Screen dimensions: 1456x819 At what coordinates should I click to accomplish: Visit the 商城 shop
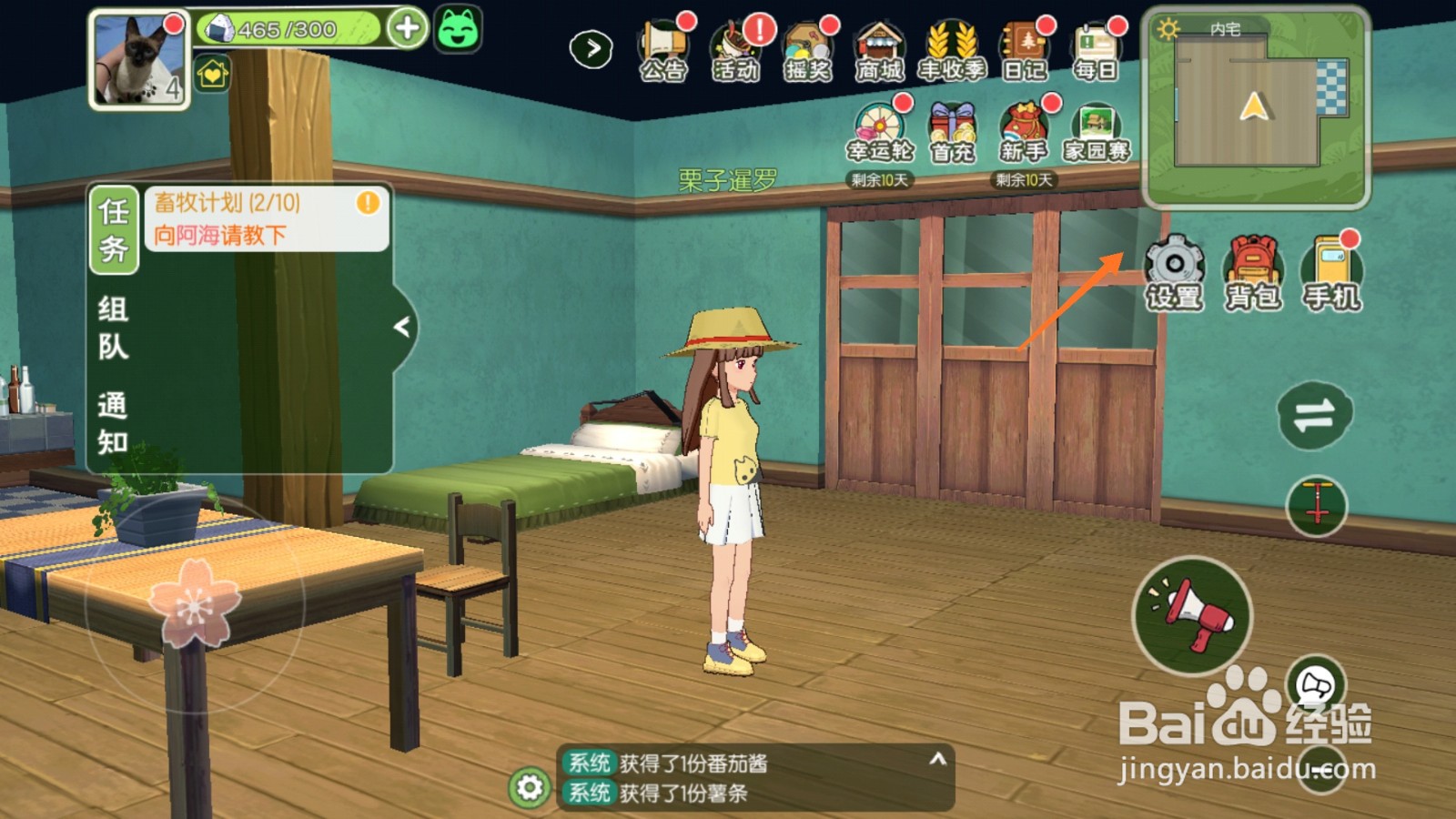[879, 50]
